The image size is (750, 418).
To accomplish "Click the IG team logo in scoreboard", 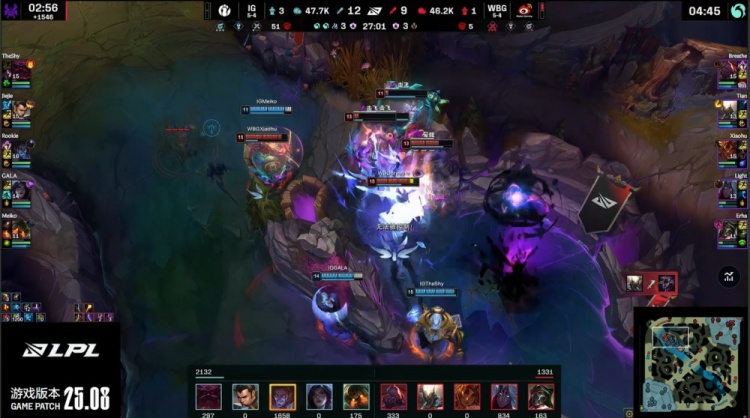I will (x=224, y=10).
